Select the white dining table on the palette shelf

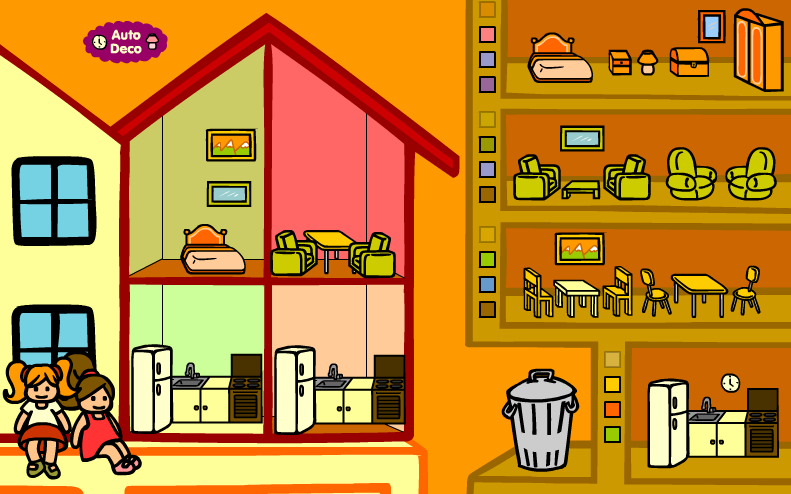[577, 293]
